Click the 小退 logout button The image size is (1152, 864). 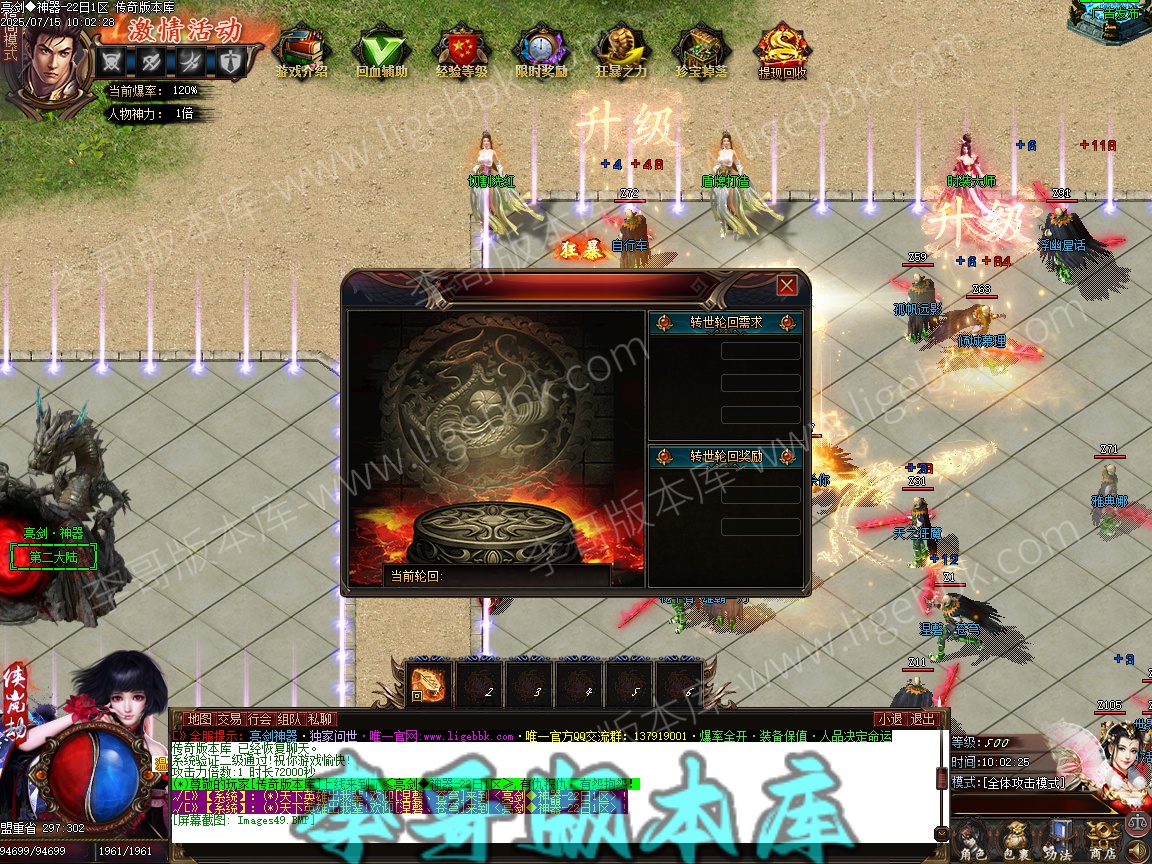tap(889, 719)
